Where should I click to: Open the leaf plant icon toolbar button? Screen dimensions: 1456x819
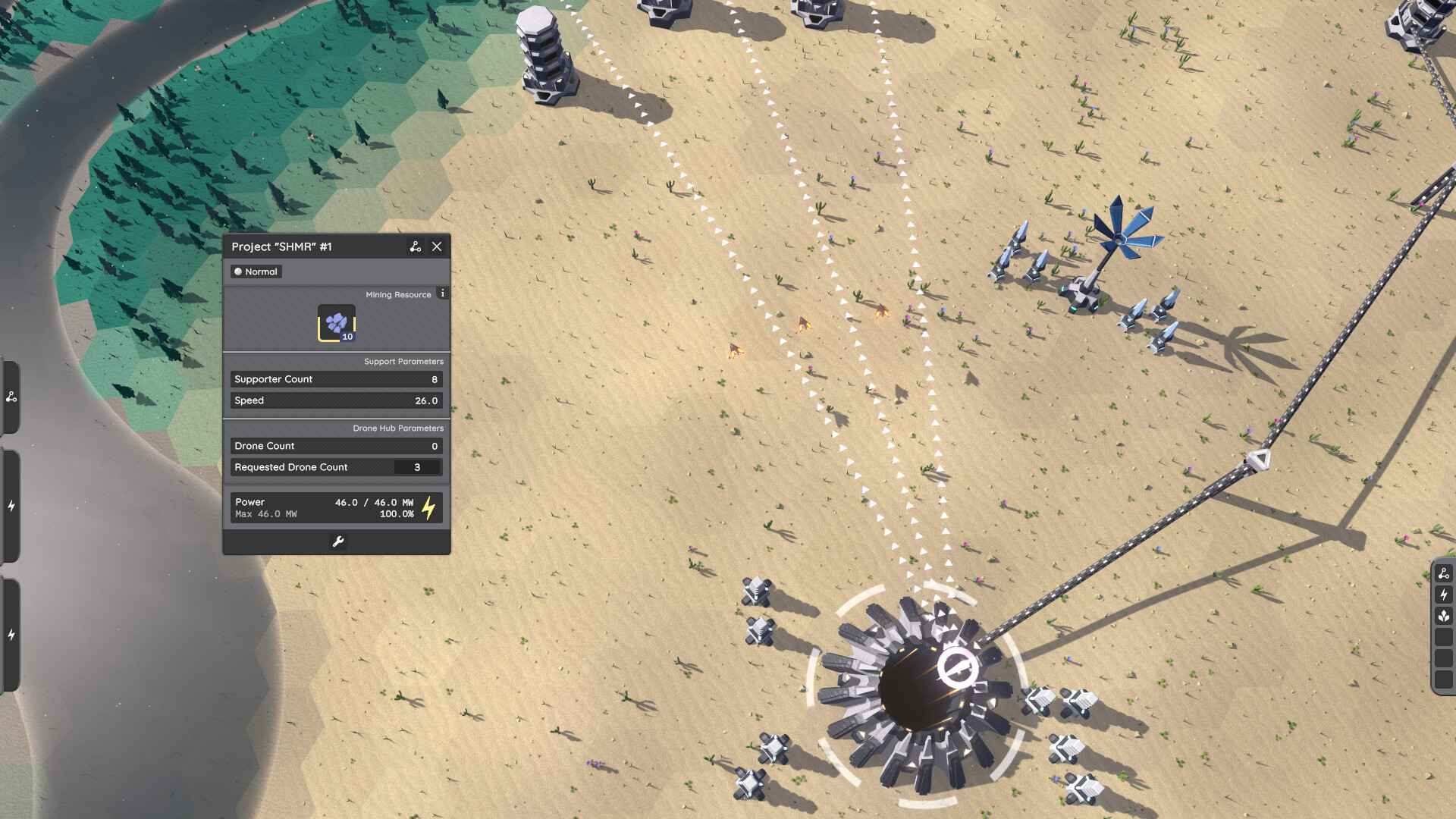click(x=1444, y=616)
